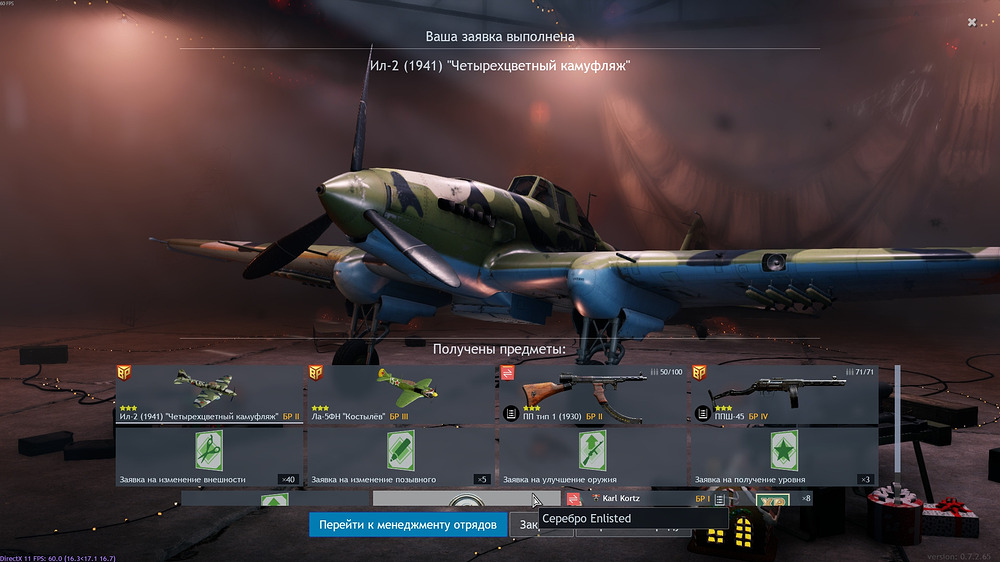Viewport: 1000px width, 562px height.
Task: Select the Karl Kortz soldier entry
Action: tap(640, 497)
